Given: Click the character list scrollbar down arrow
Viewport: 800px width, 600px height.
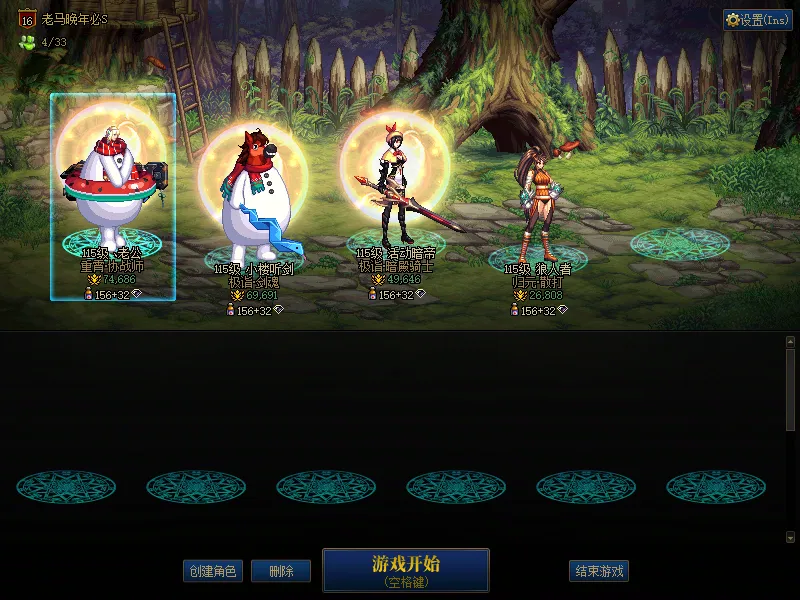Looking at the screenshot, I should click(x=790, y=537).
